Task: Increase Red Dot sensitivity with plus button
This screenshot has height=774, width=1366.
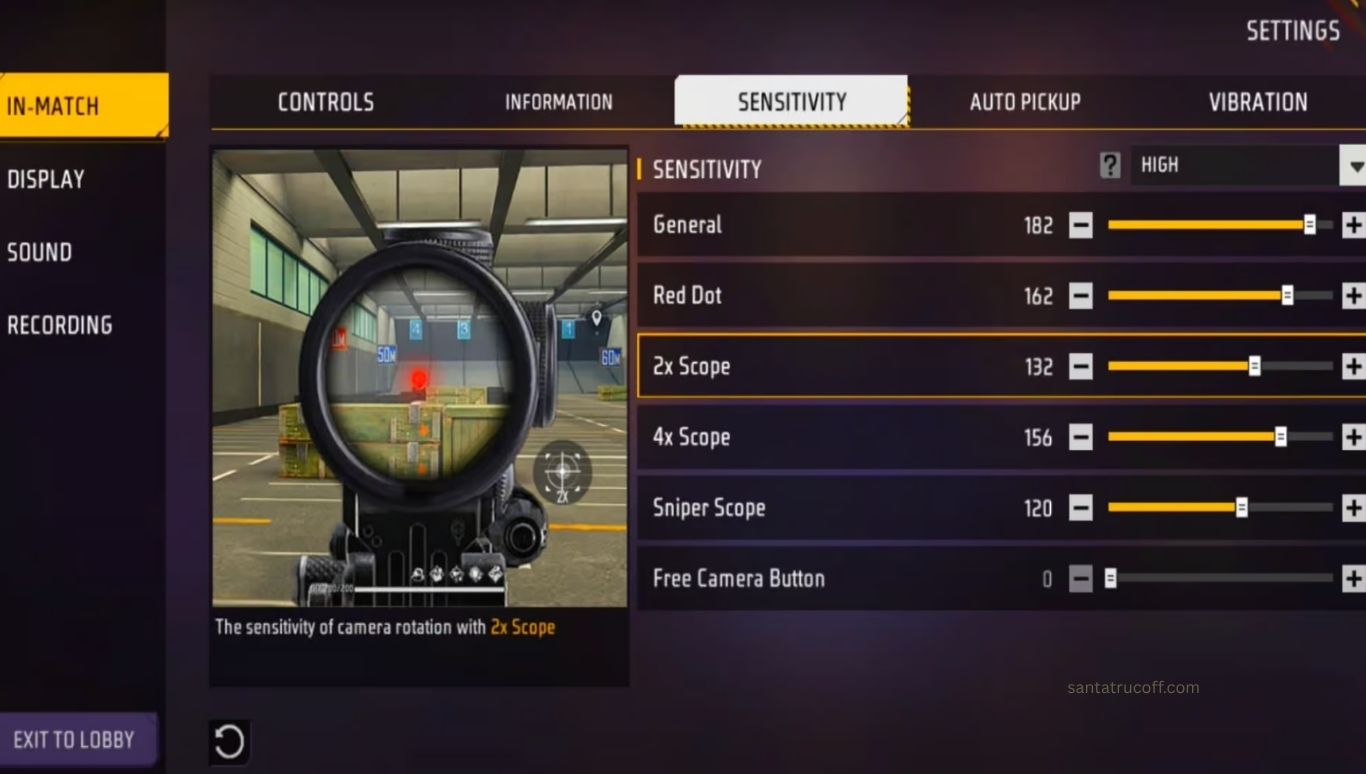Action: [x=1353, y=296]
